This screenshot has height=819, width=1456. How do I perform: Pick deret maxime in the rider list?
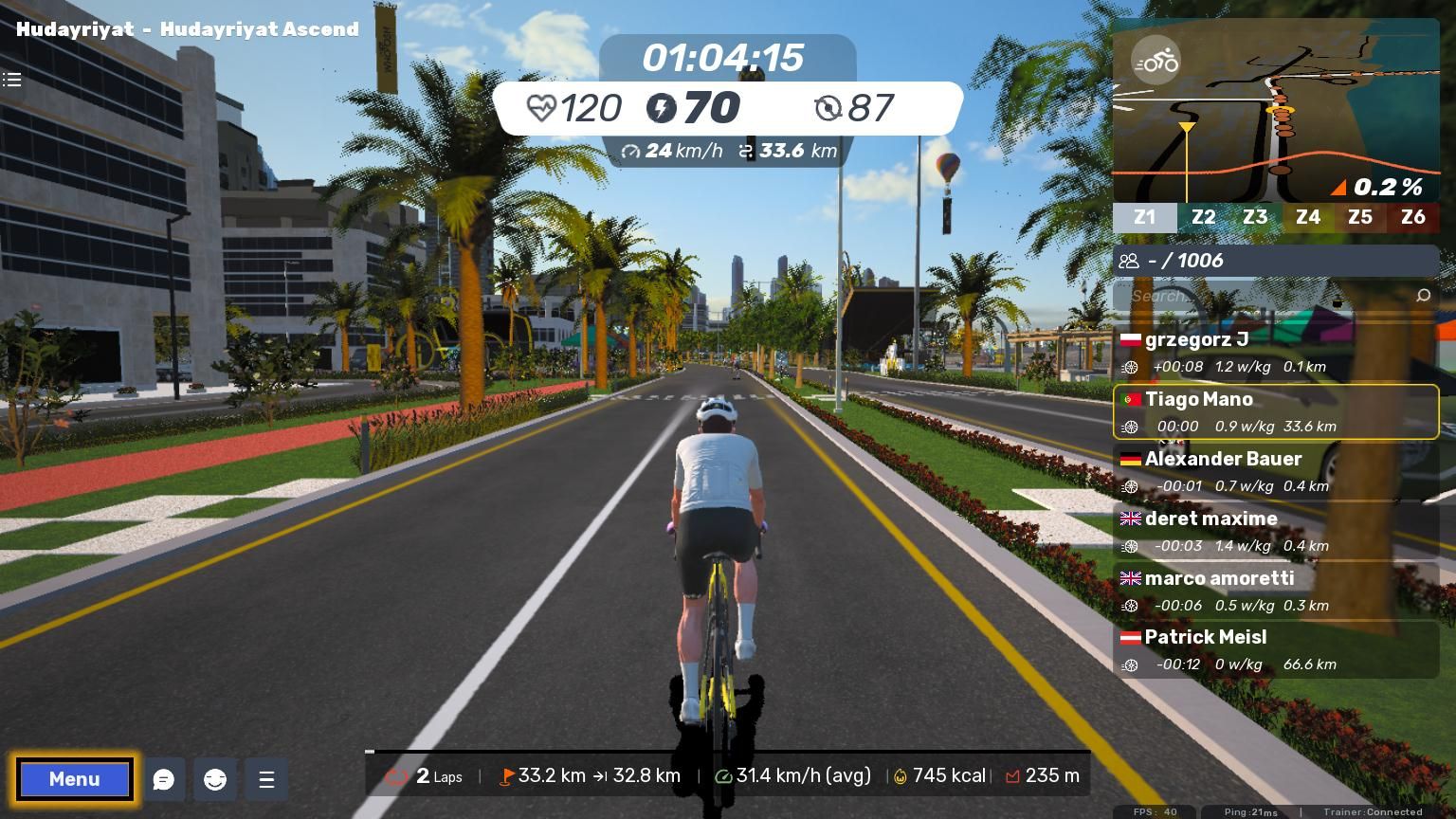[x=1275, y=531]
